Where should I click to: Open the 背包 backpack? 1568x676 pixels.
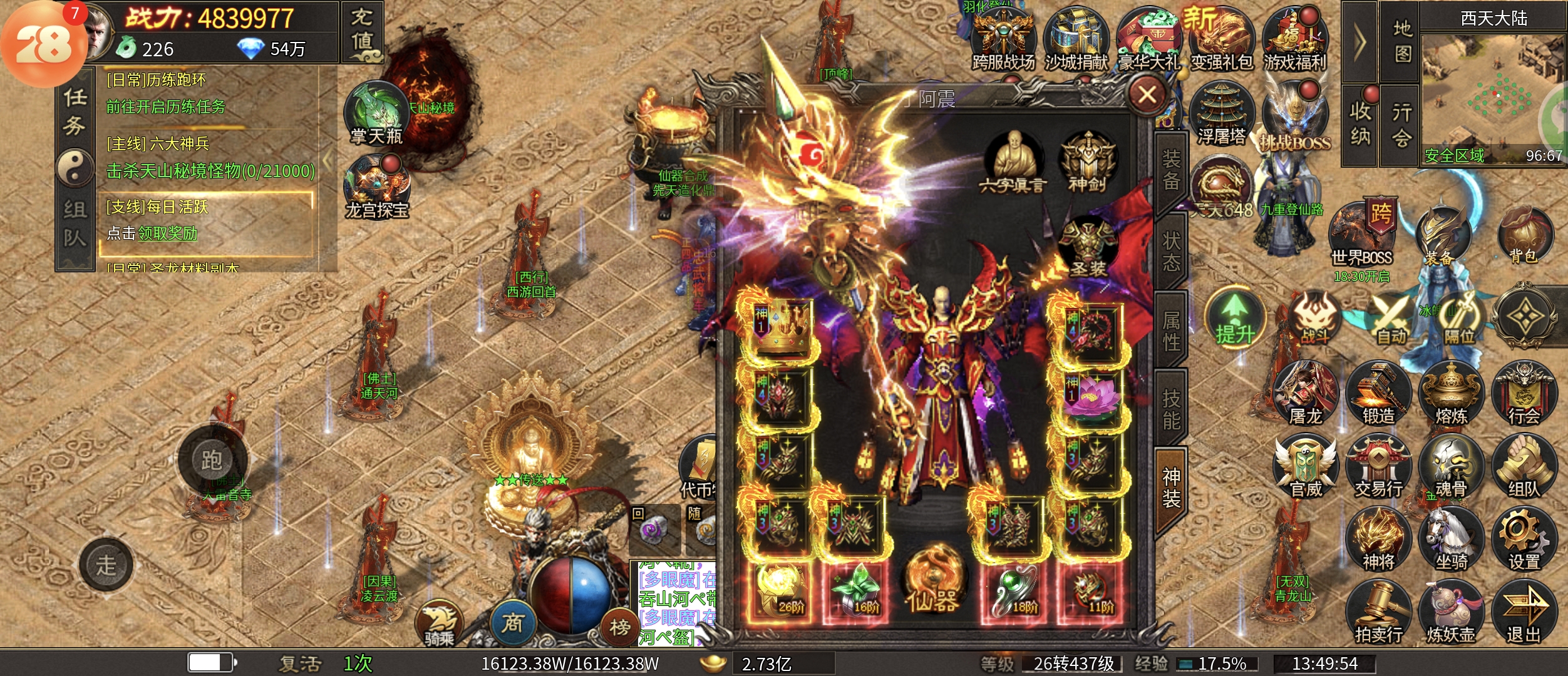tap(1523, 237)
